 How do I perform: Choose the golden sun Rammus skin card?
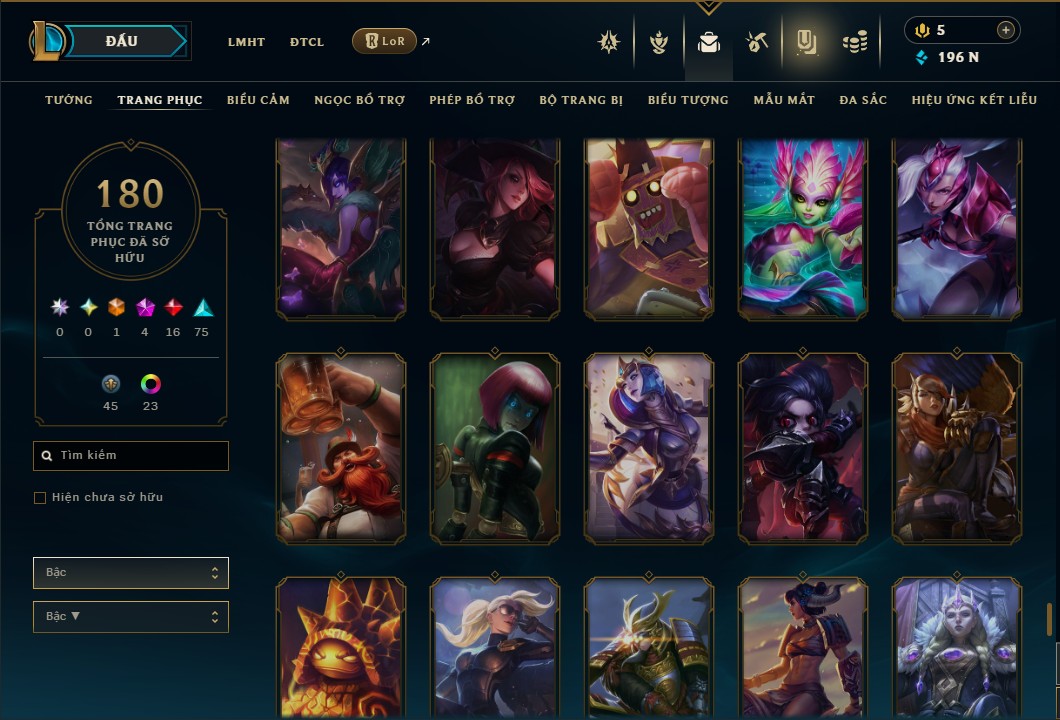[341, 648]
